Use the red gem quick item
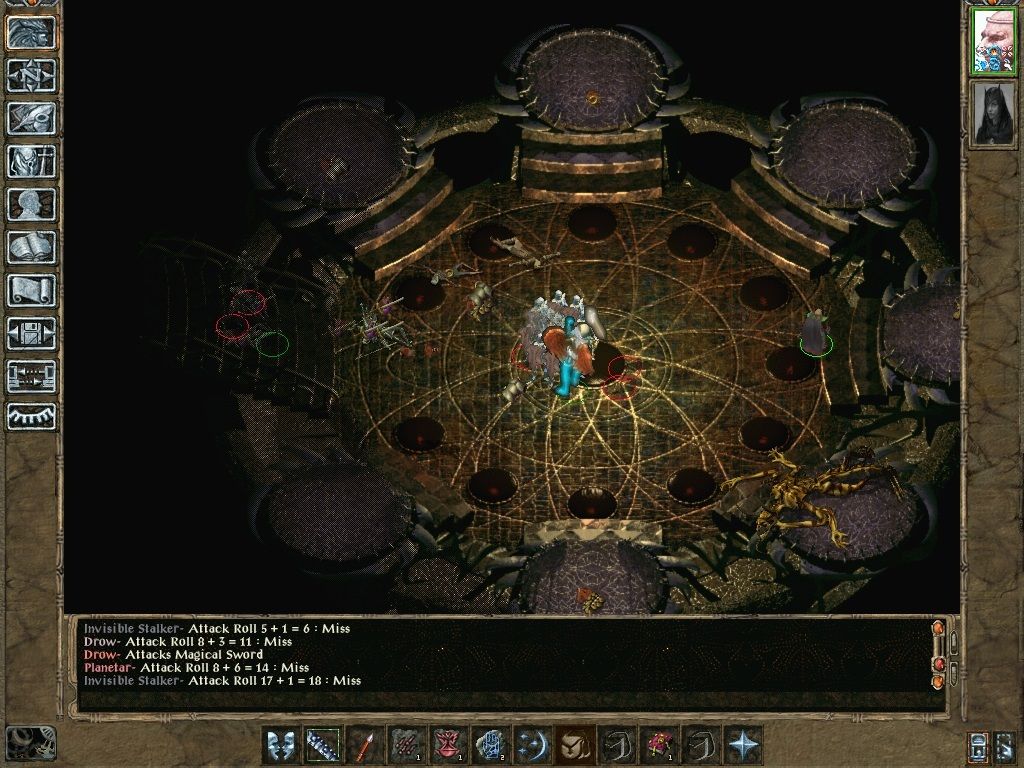Image resolution: width=1024 pixels, height=768 pixels. coord(658,746)
